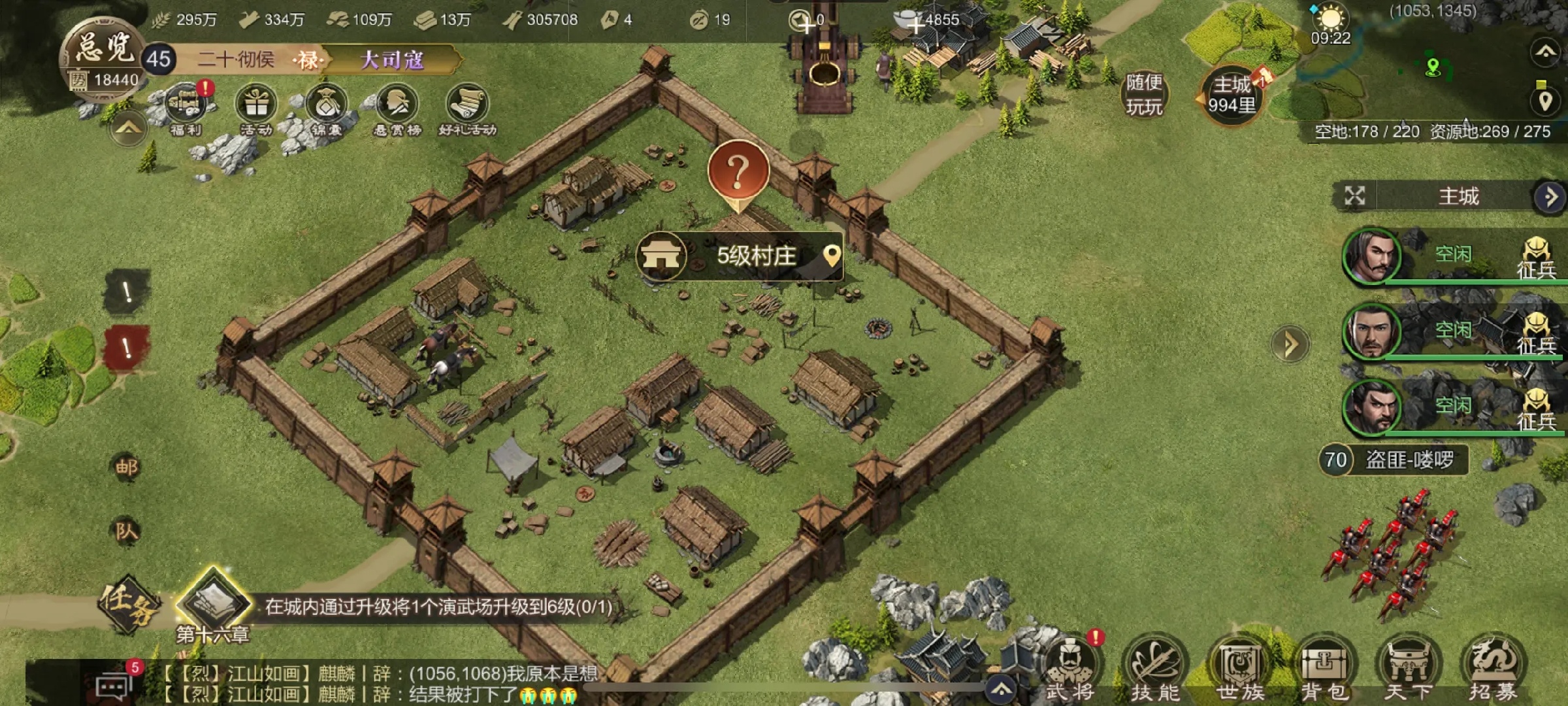The width and height of the screenshot is (1568, 706).
Task: Open the chat message box
Action: (x=115, y=684)
